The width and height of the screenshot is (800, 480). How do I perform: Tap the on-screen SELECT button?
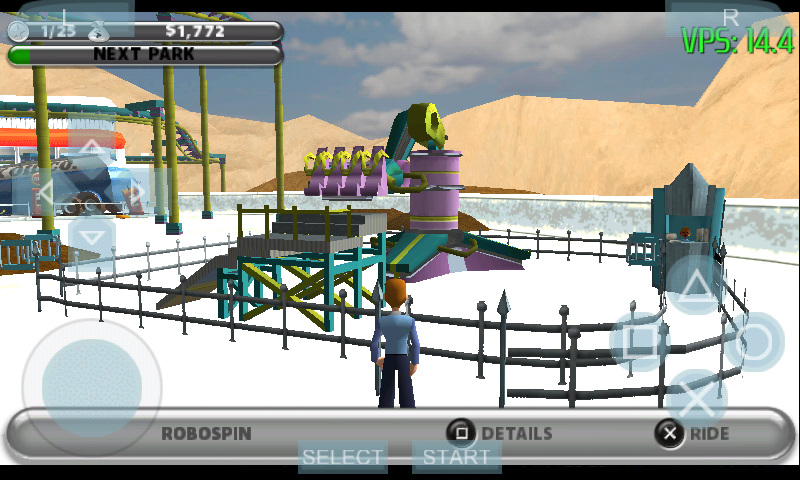click(x=343, y=457)
